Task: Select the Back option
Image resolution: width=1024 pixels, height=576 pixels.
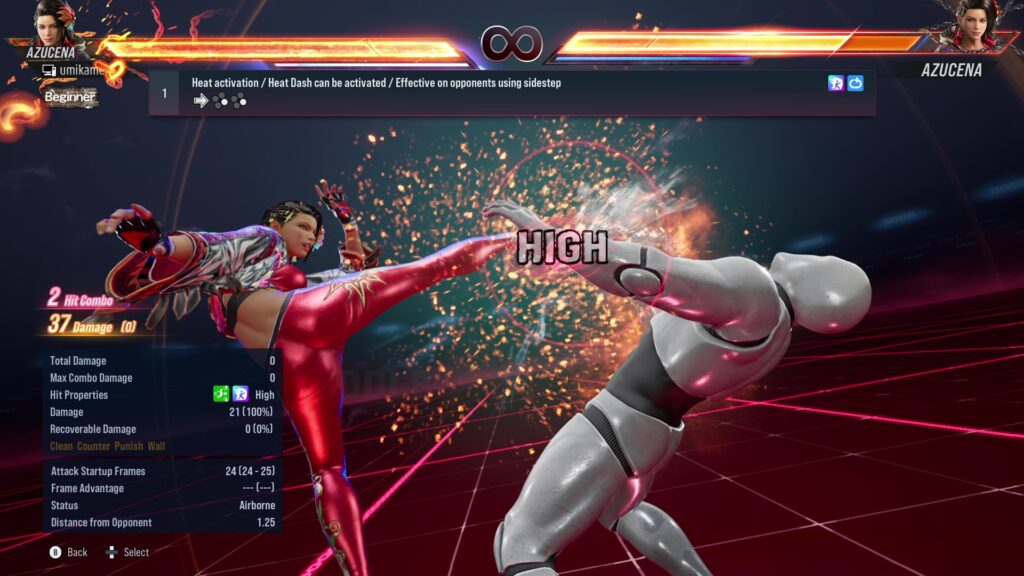Action: [x=68, y=552]
